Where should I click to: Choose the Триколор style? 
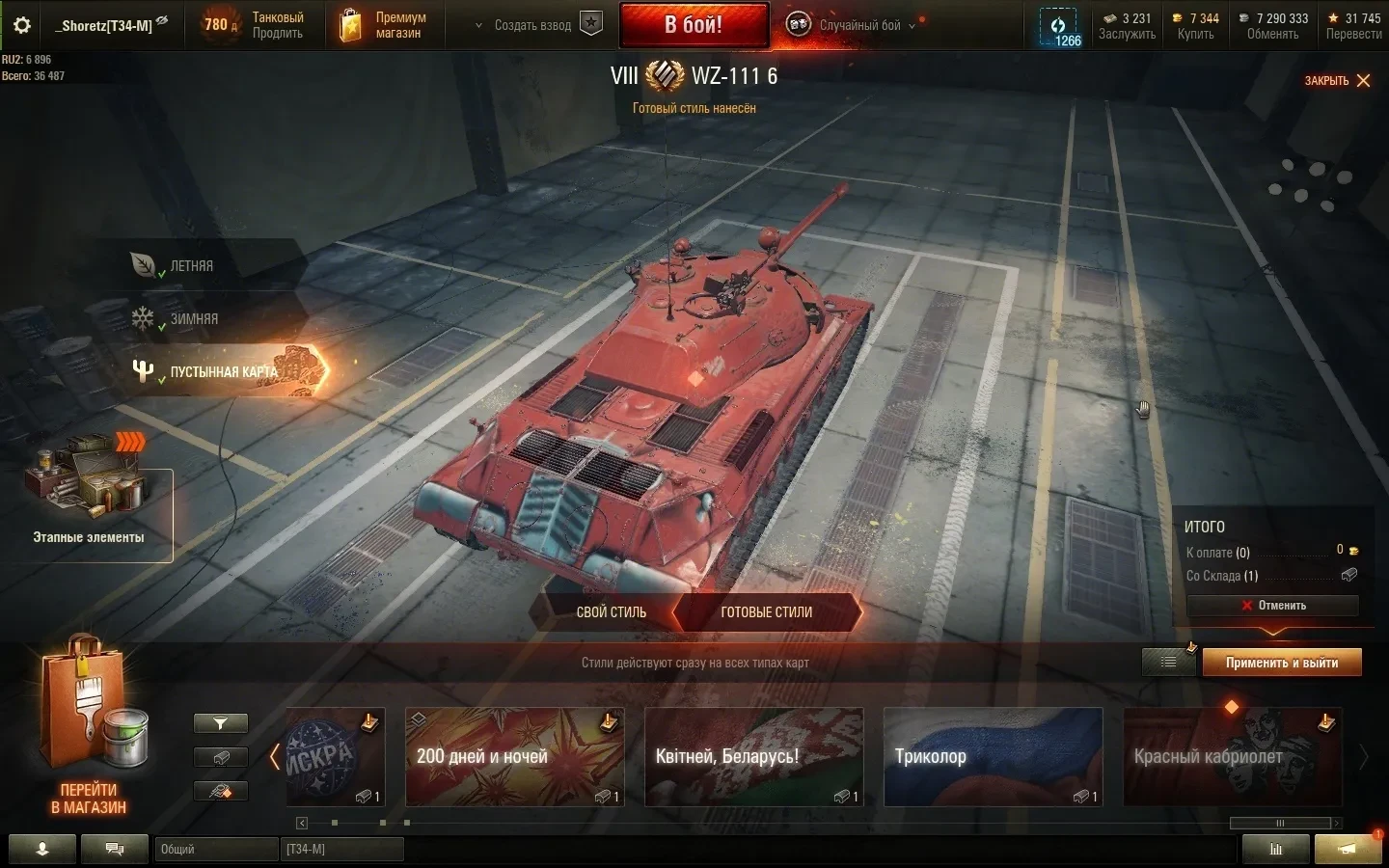point(993,757)
